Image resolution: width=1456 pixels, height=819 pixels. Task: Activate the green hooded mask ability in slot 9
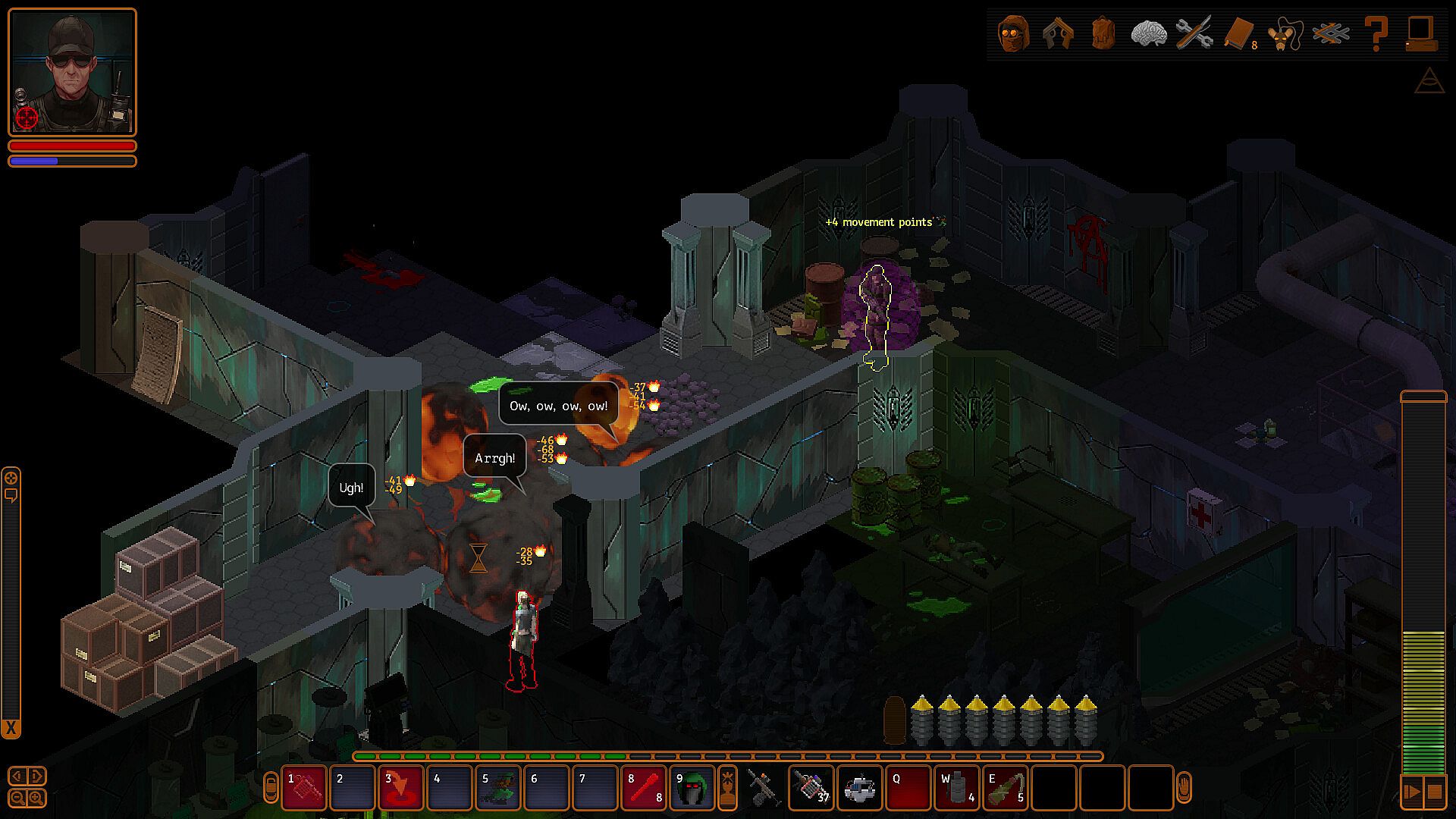click(x=692, y=788)
